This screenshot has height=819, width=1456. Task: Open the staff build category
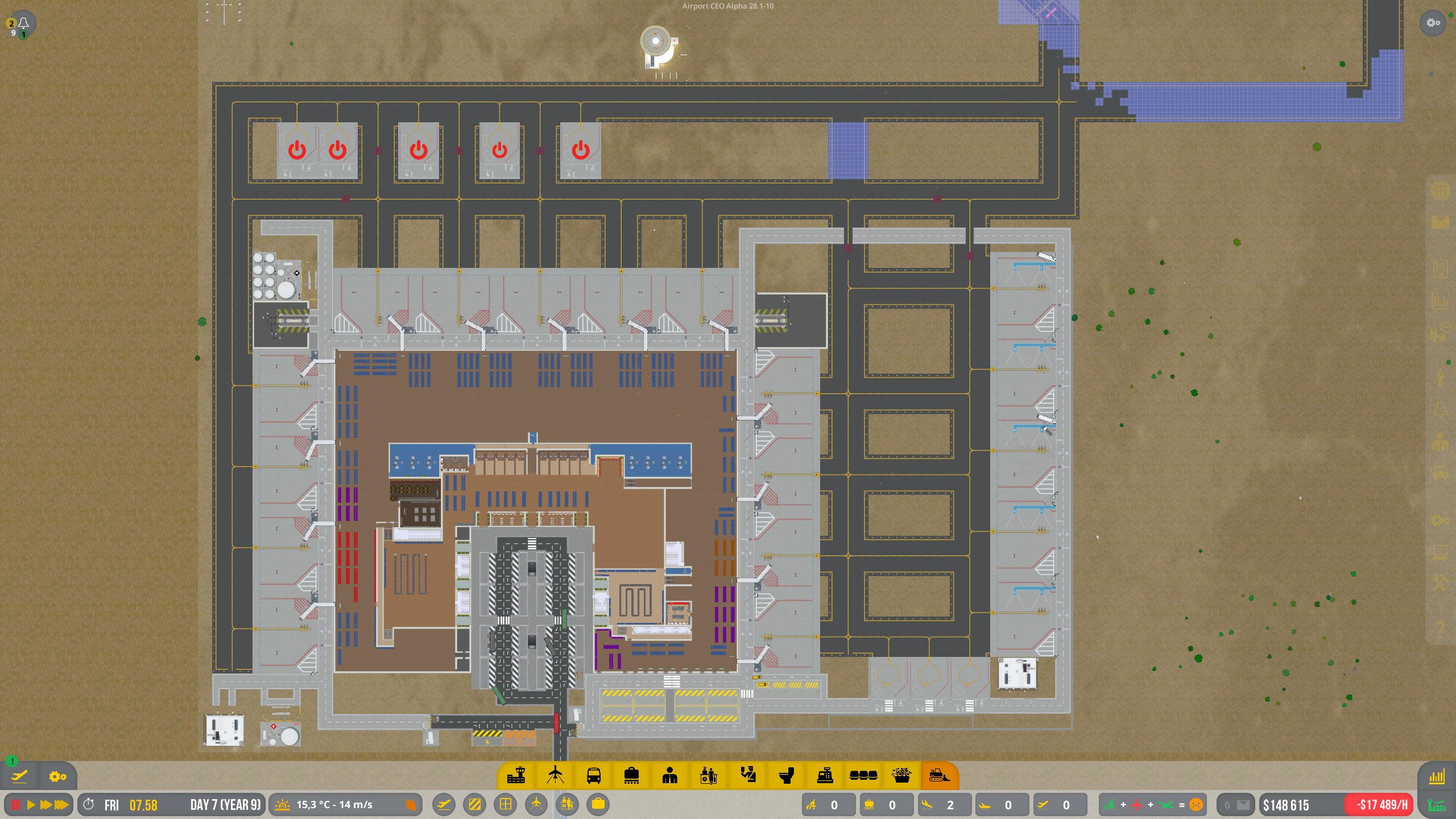click(x=670, y=776)
